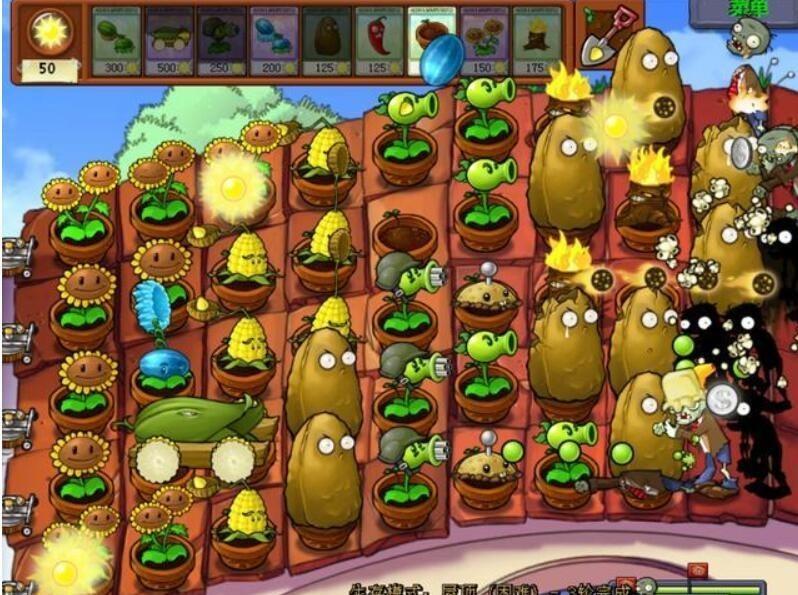Choose the Tall-nut seed packet
Image resolution: width=798 pixels, height=595 pixels.
tap(326, 41)
